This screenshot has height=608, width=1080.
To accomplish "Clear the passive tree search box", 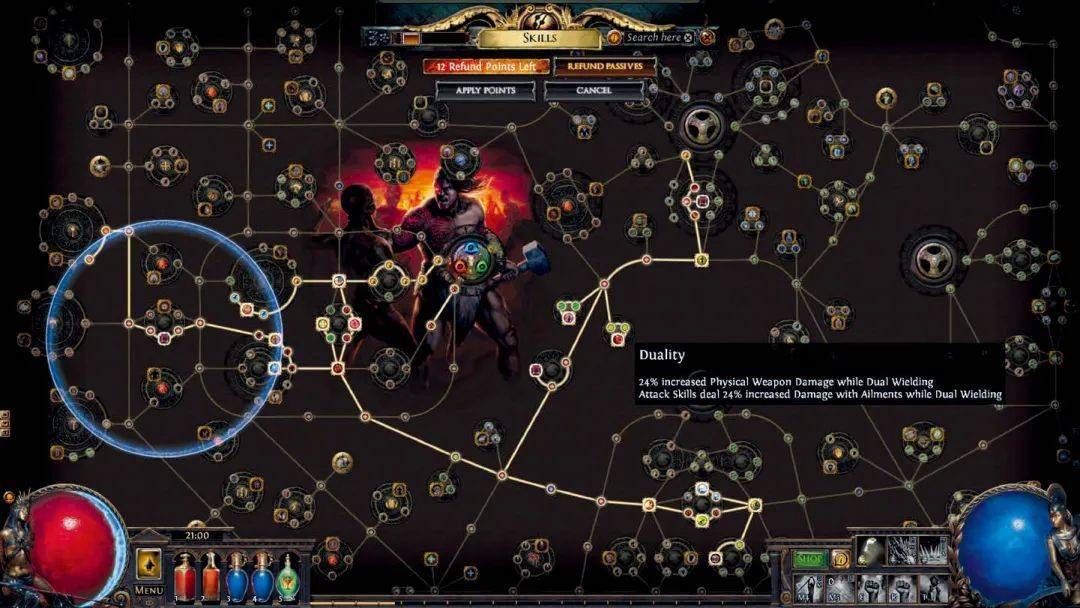I will (x=690, y=38).
